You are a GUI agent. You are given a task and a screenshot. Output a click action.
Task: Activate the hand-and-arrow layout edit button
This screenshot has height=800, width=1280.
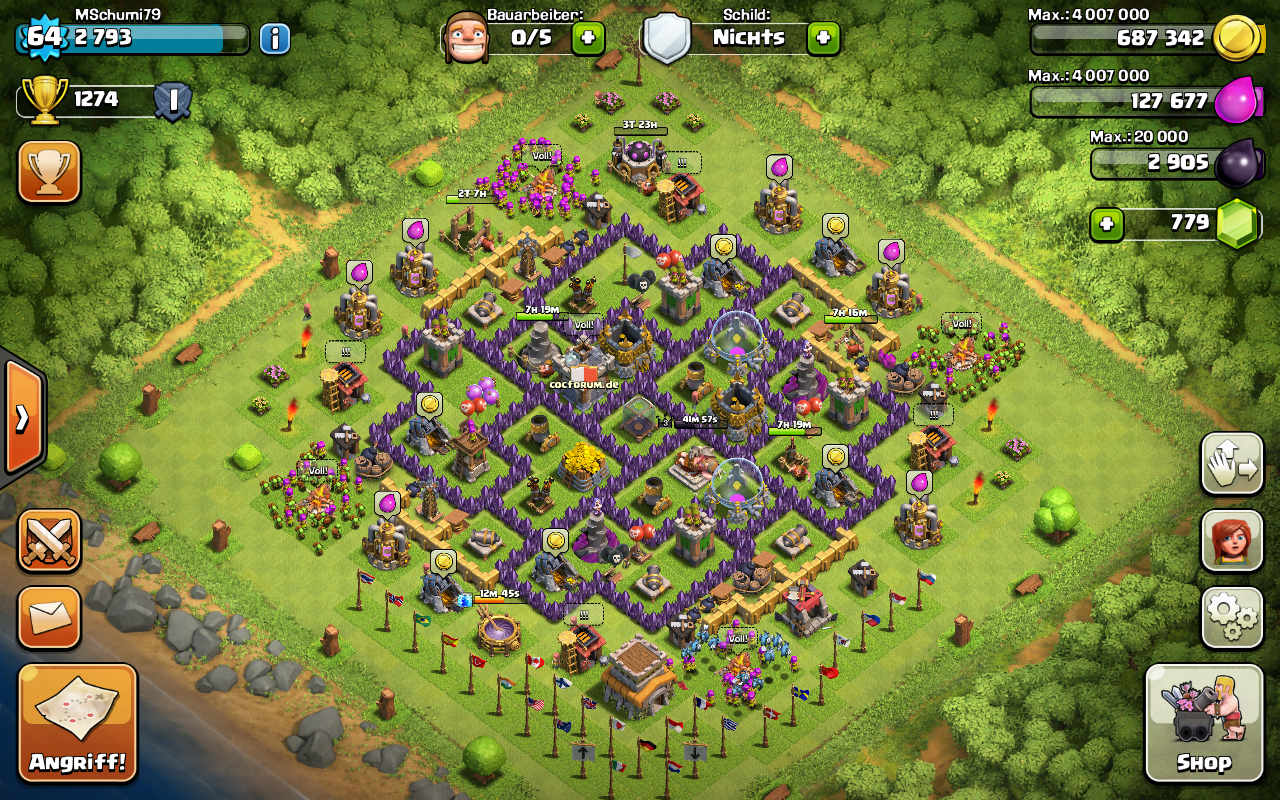tap(1232, 464)
